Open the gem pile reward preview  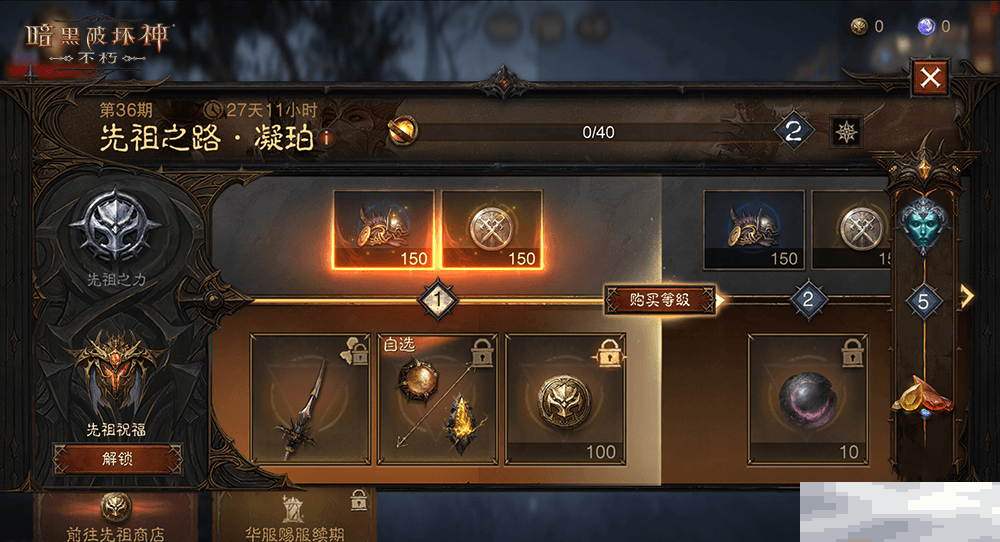coord(922,396)
